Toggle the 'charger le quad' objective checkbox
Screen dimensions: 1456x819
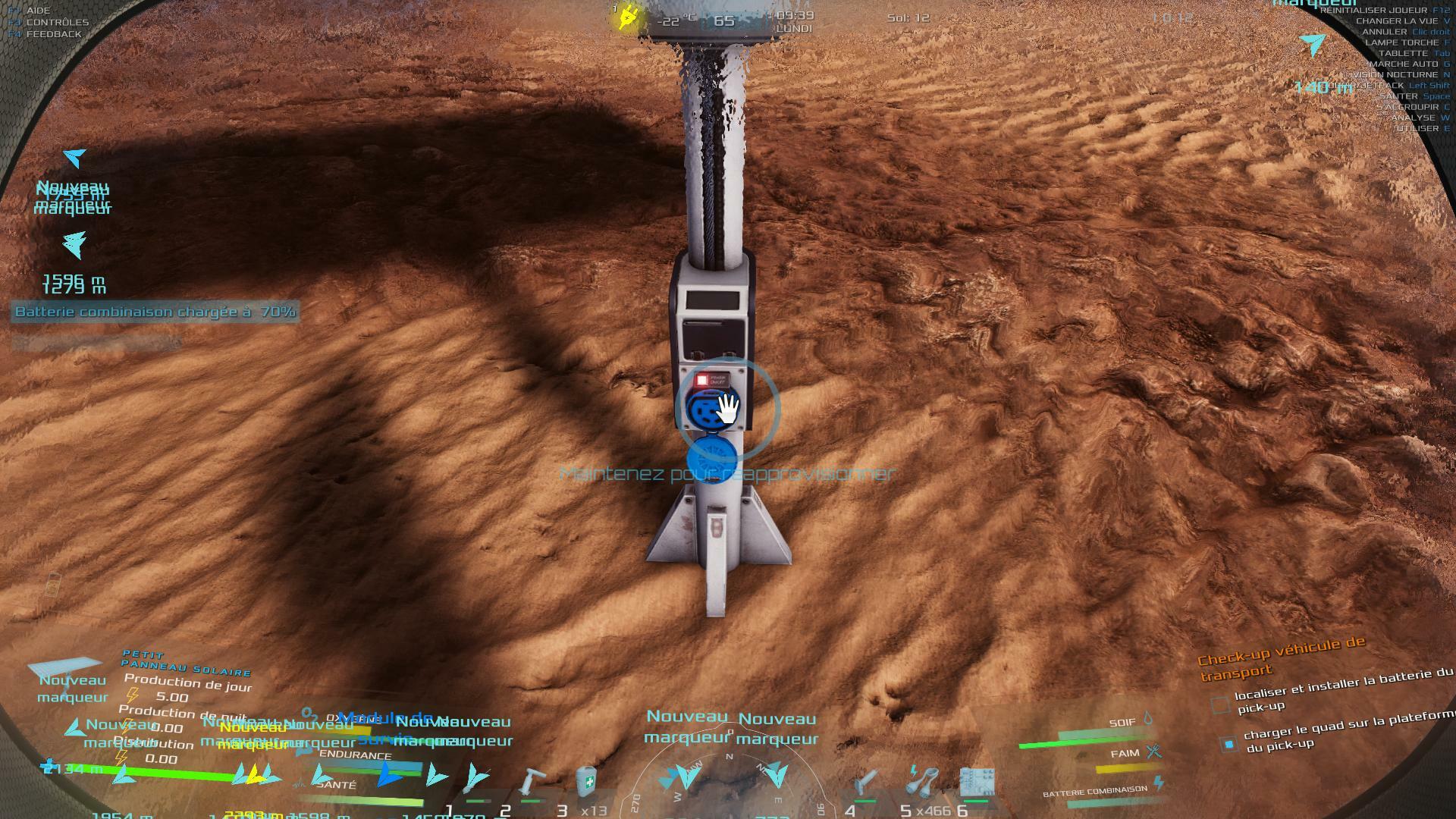coord(1228,743)
